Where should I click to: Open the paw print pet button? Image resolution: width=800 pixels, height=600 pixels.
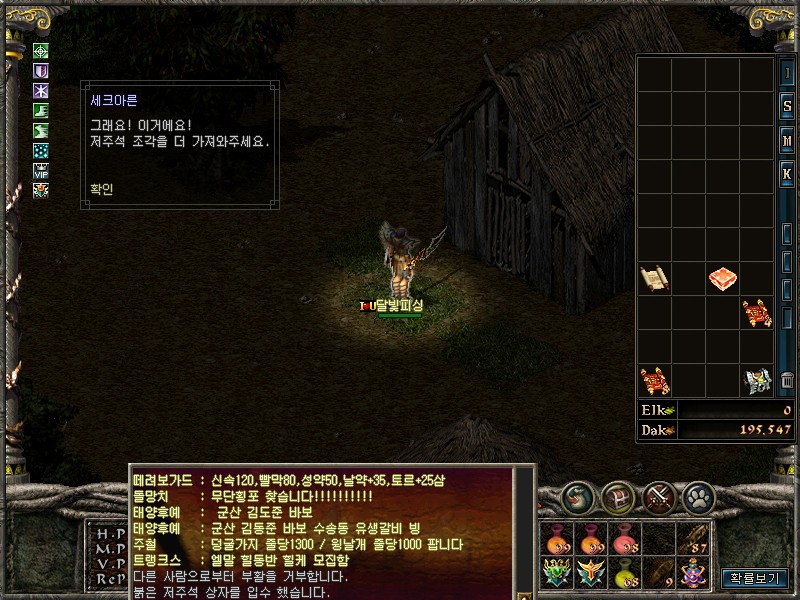pos(699,496)
